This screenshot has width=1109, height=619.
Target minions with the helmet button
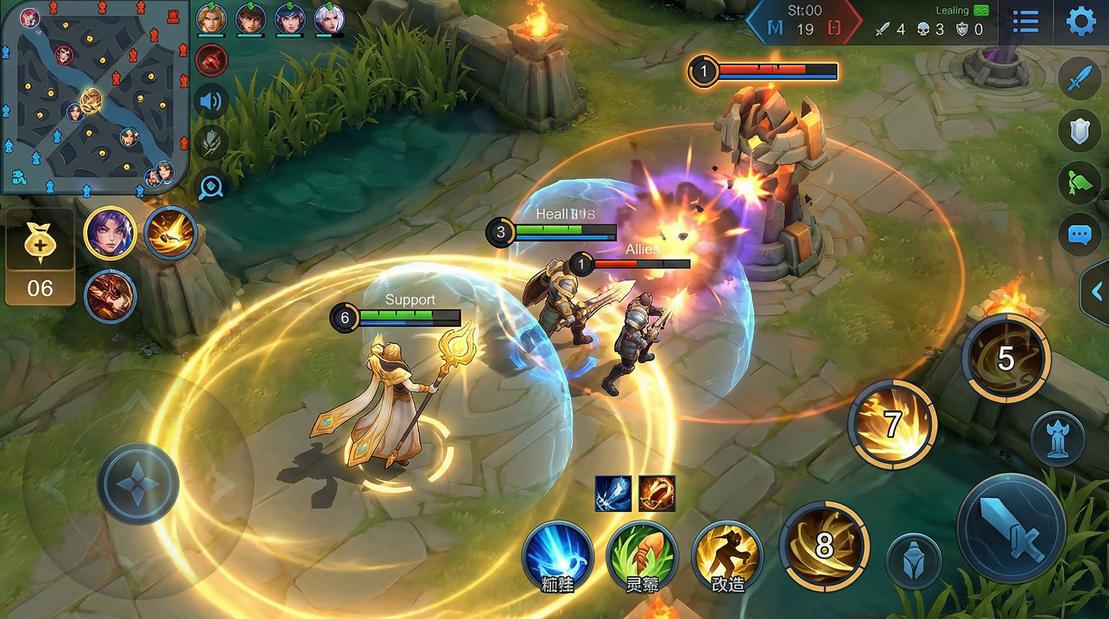[913, 561]
